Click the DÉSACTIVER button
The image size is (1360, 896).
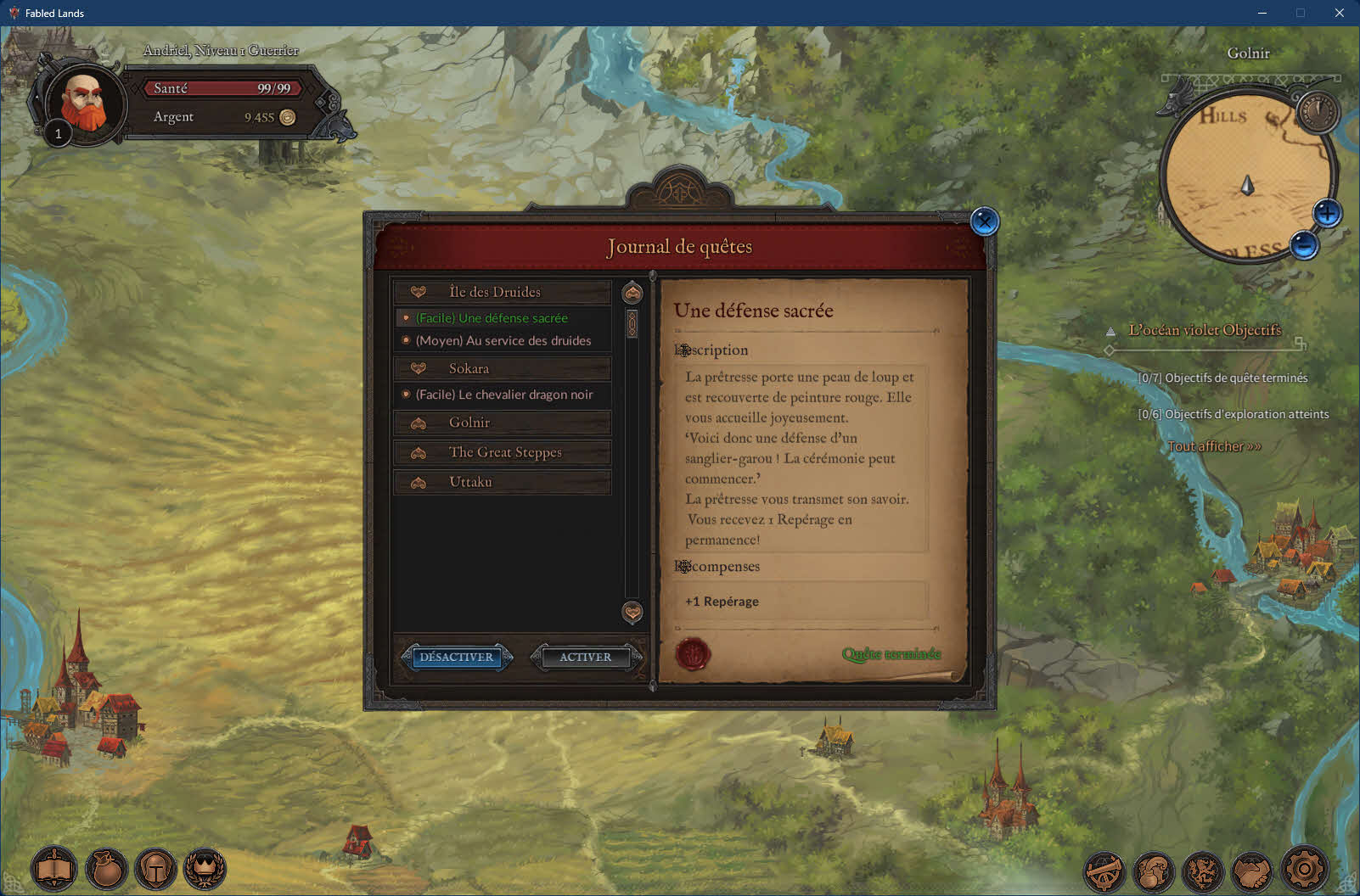pos(456,657)
